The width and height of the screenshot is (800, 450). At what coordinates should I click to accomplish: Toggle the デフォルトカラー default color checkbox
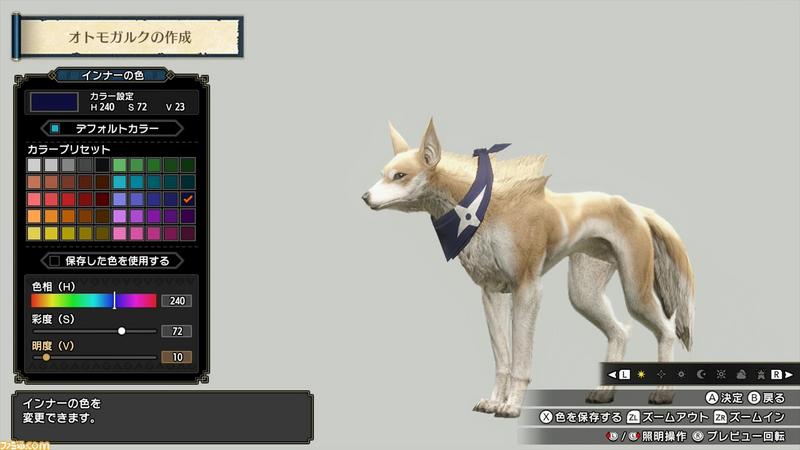tap(56, 128)
